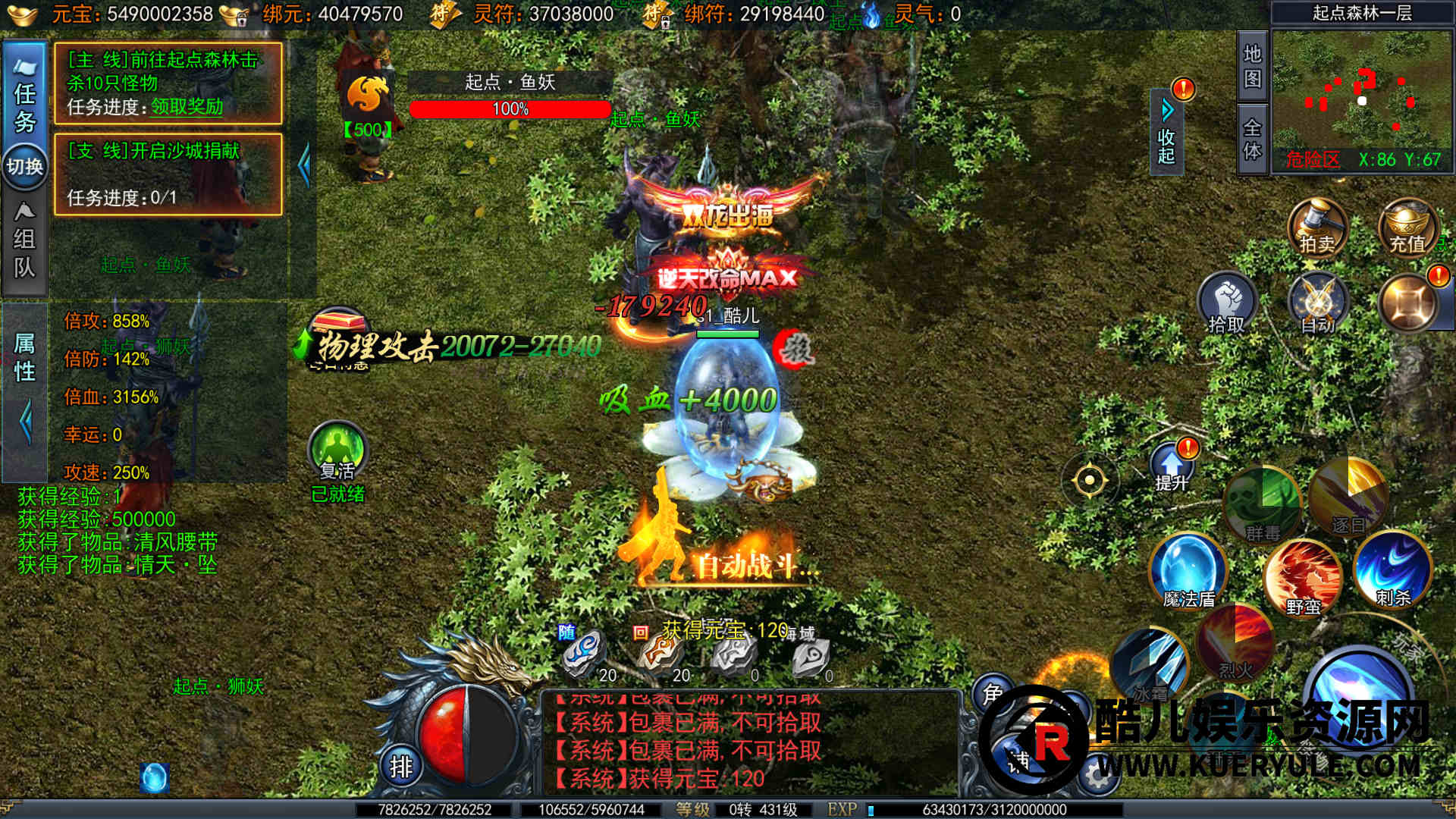Toggle the 自动 auto-battle button
The height and width of the screenshot is (819, 1456).
pyautogui.click(x=1318, y=305)
